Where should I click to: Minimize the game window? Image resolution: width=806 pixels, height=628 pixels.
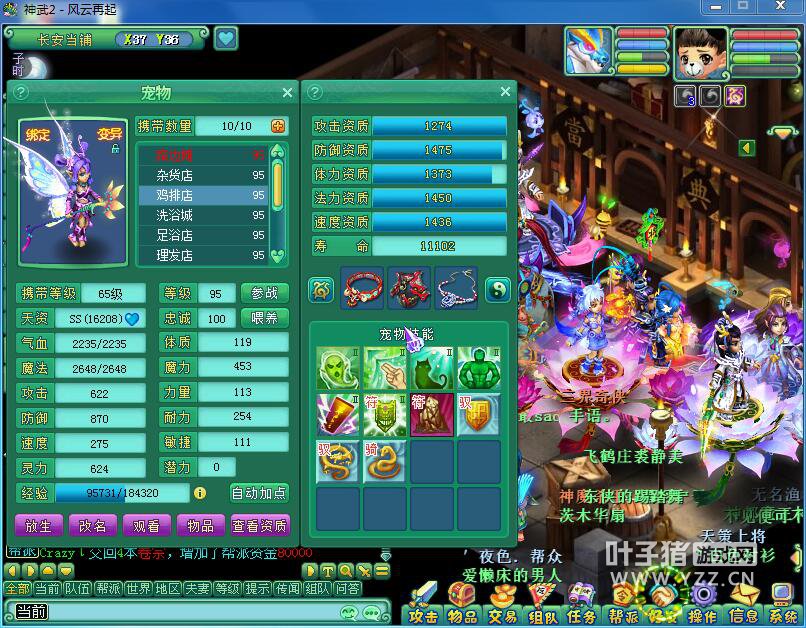[x=716, y=7]
